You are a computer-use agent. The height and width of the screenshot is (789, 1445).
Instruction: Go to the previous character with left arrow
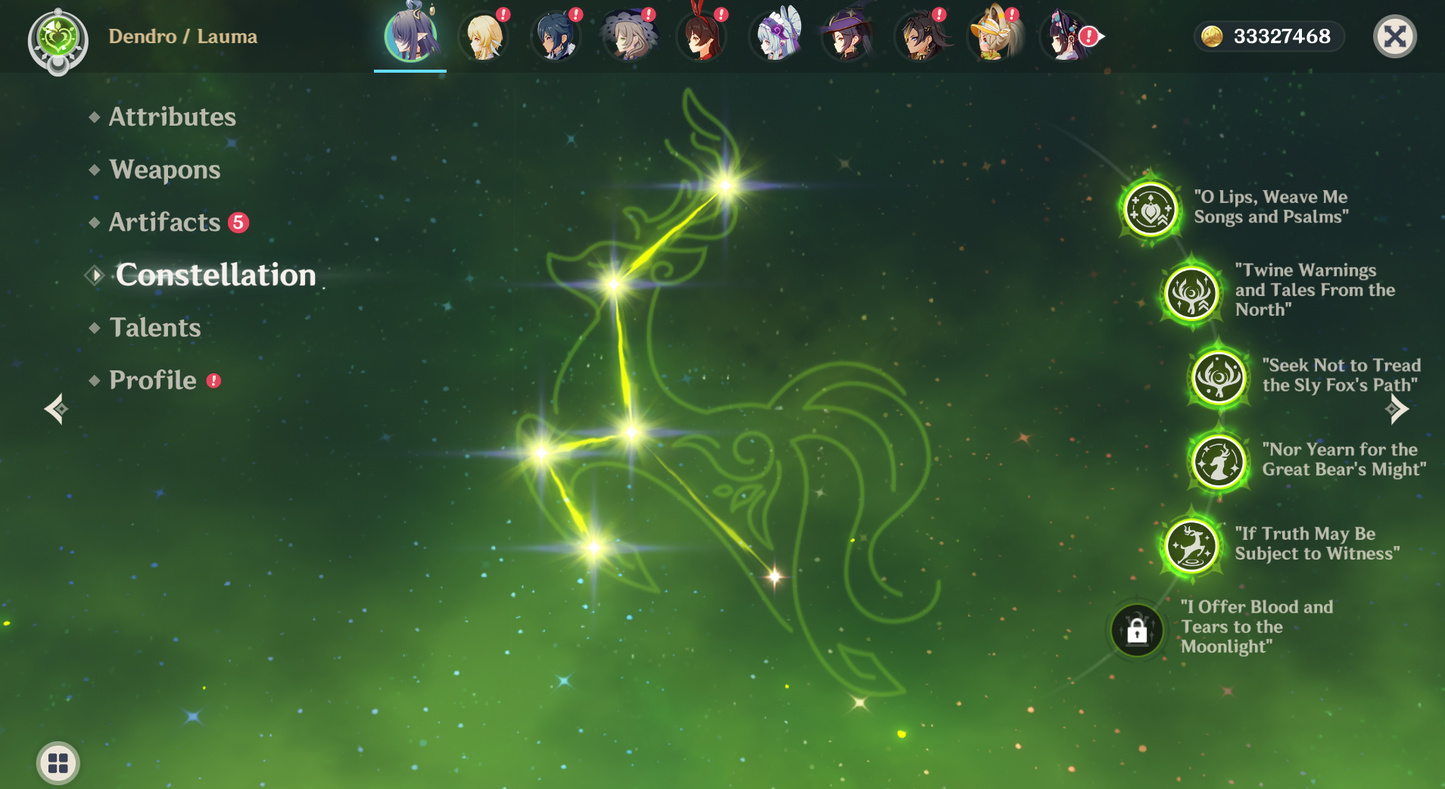pos(57,408)
